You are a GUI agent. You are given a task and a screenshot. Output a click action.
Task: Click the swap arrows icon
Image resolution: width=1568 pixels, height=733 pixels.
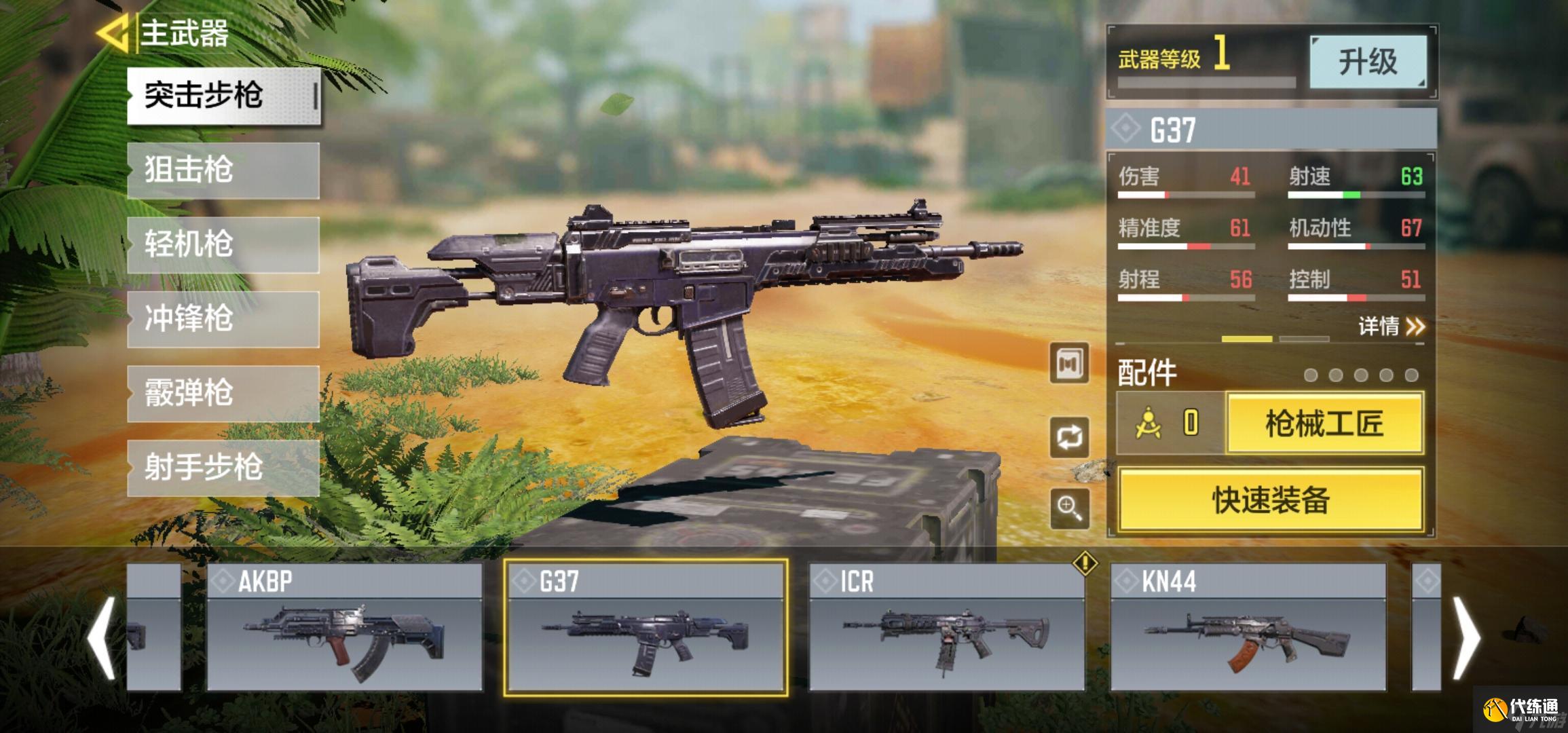(1069, 437)
